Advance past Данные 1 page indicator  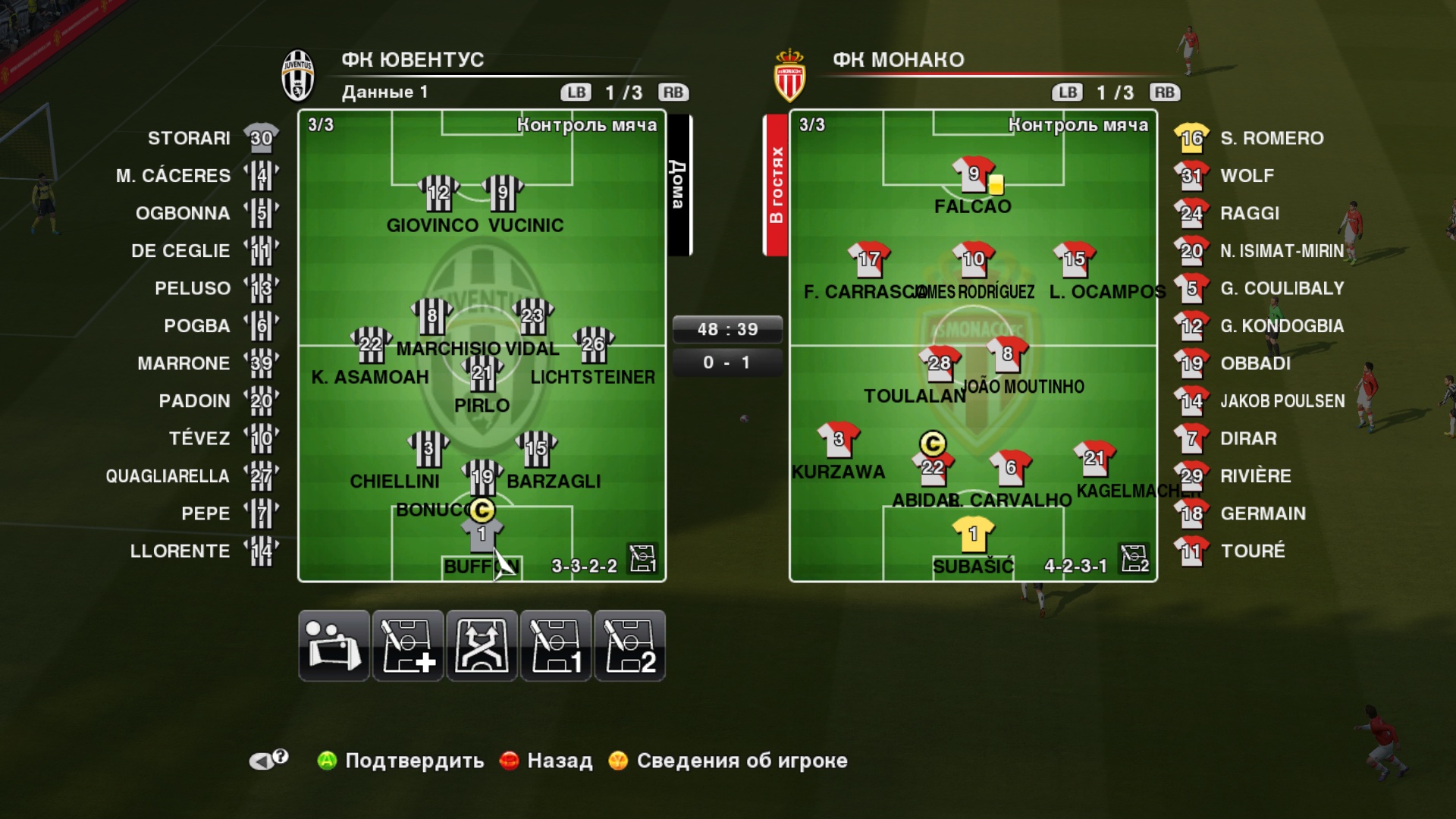click(673, 93)
